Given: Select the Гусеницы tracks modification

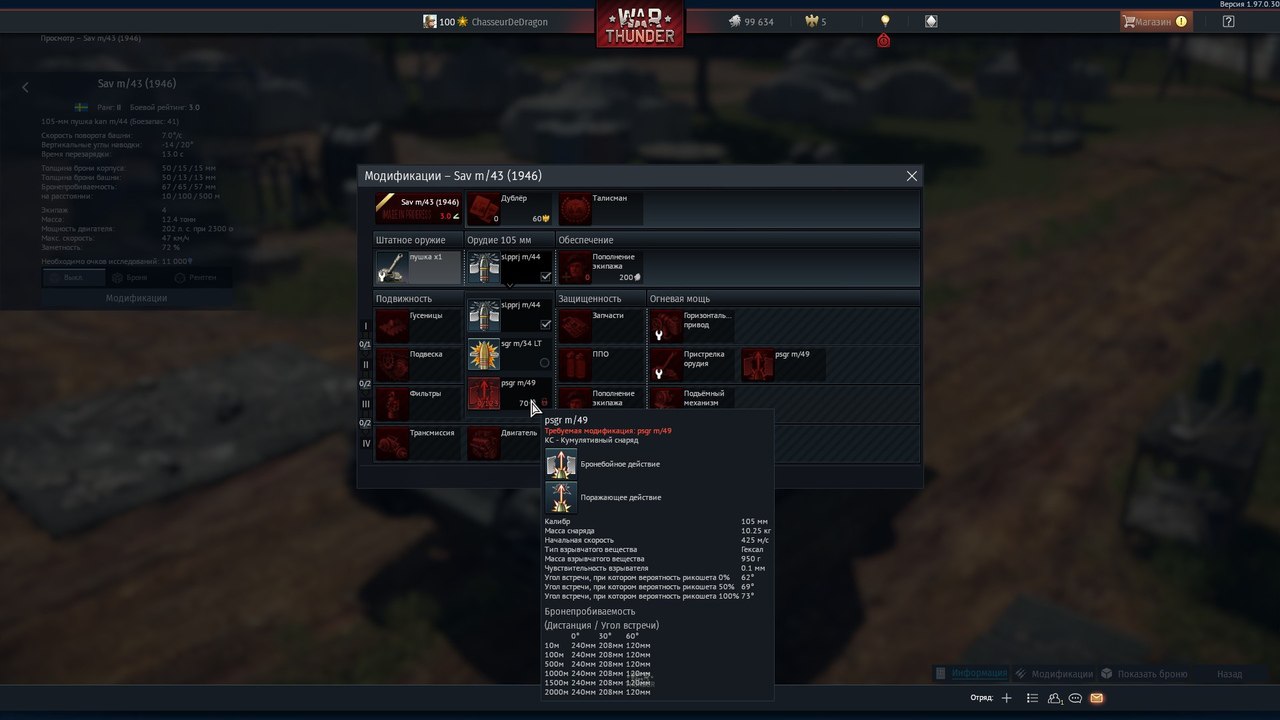Looking at the screenshot, I should pos(418,325).
